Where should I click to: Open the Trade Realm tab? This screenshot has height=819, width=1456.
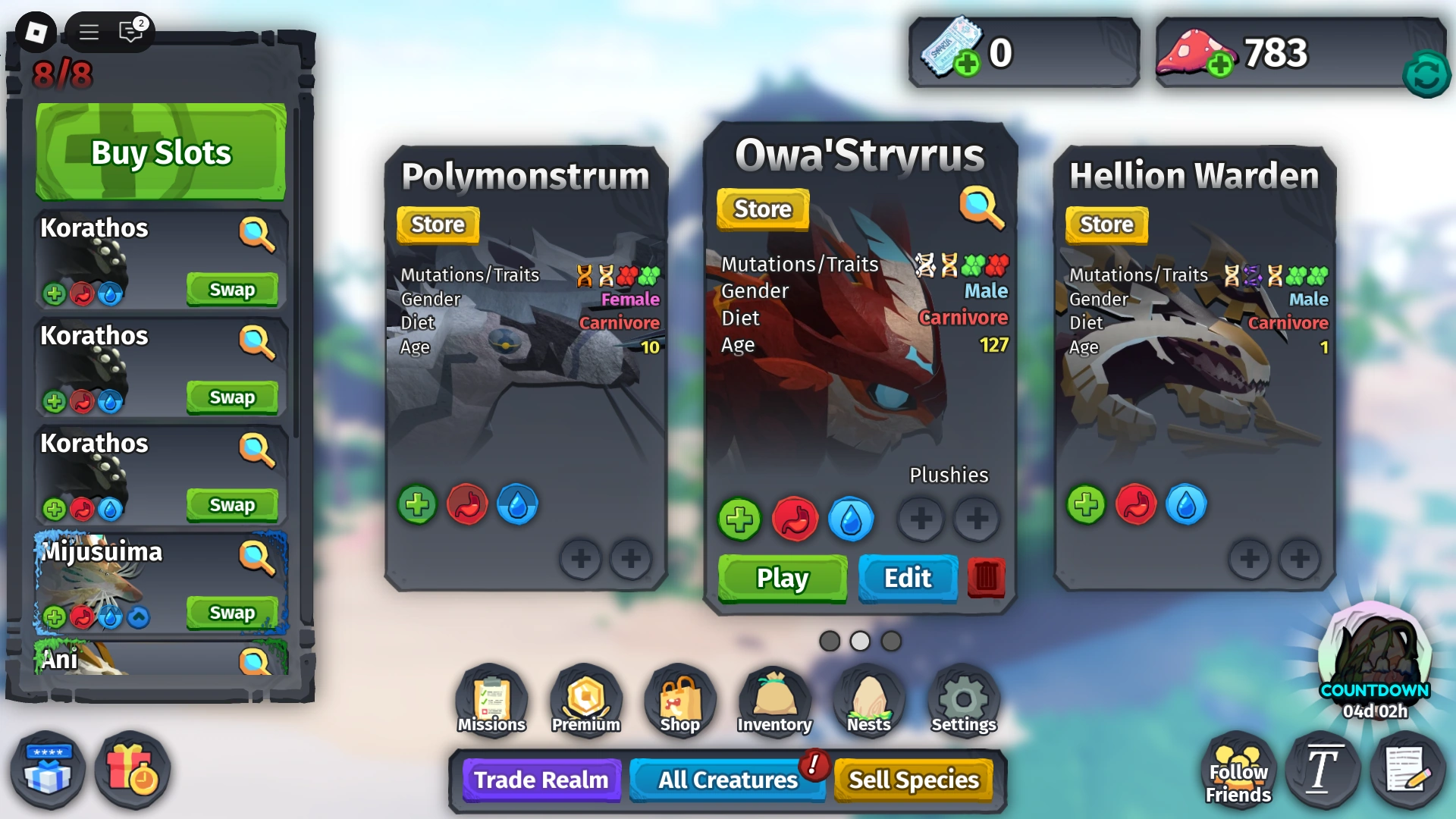click(540, 780)
